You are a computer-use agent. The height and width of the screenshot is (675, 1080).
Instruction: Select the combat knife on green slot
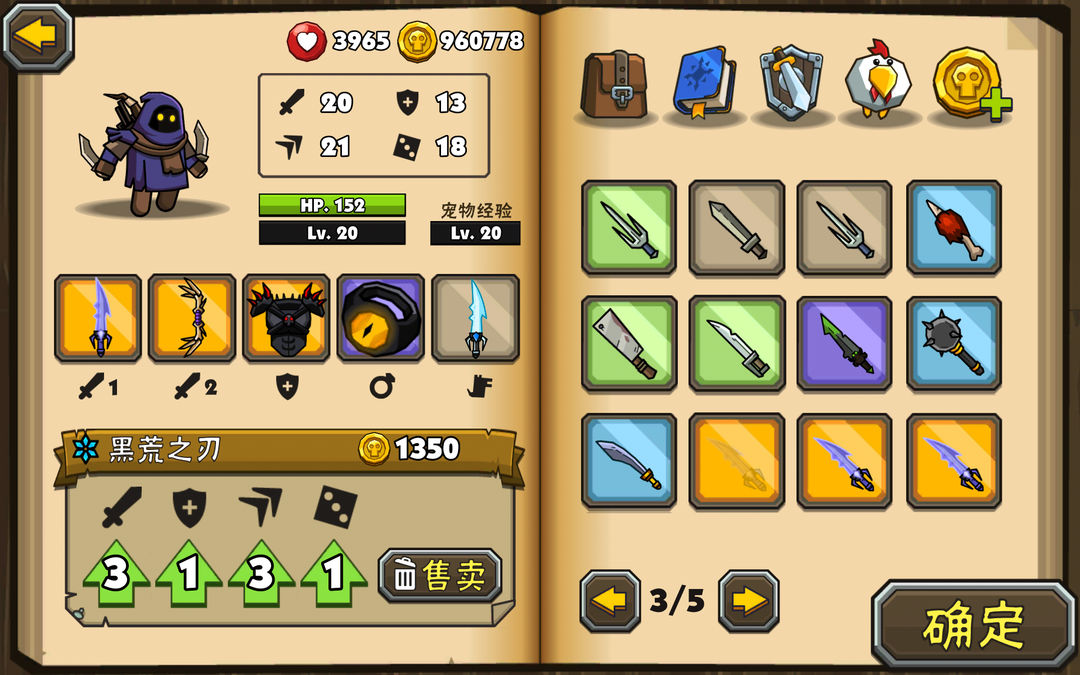click(736, 343)
